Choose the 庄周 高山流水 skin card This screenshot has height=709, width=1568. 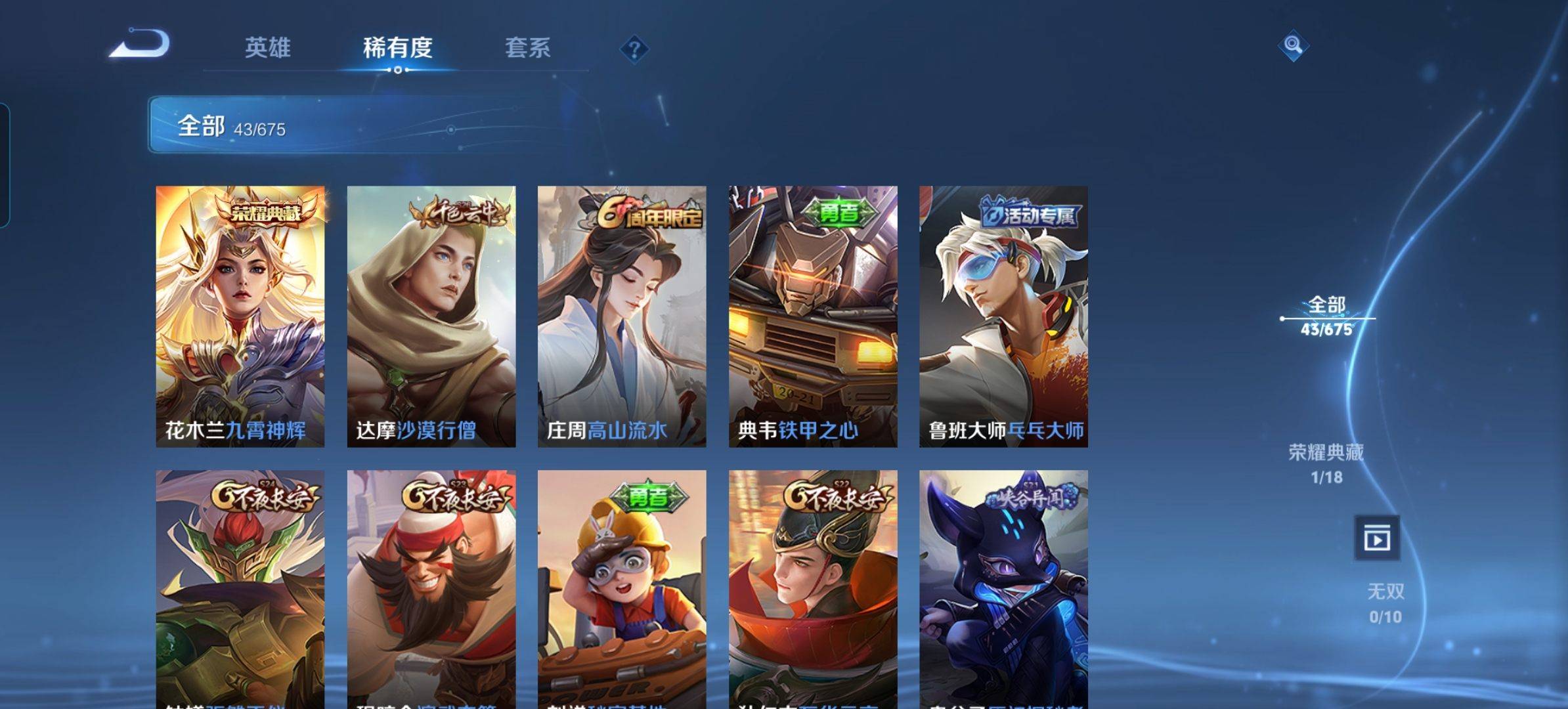coord(622,316)
